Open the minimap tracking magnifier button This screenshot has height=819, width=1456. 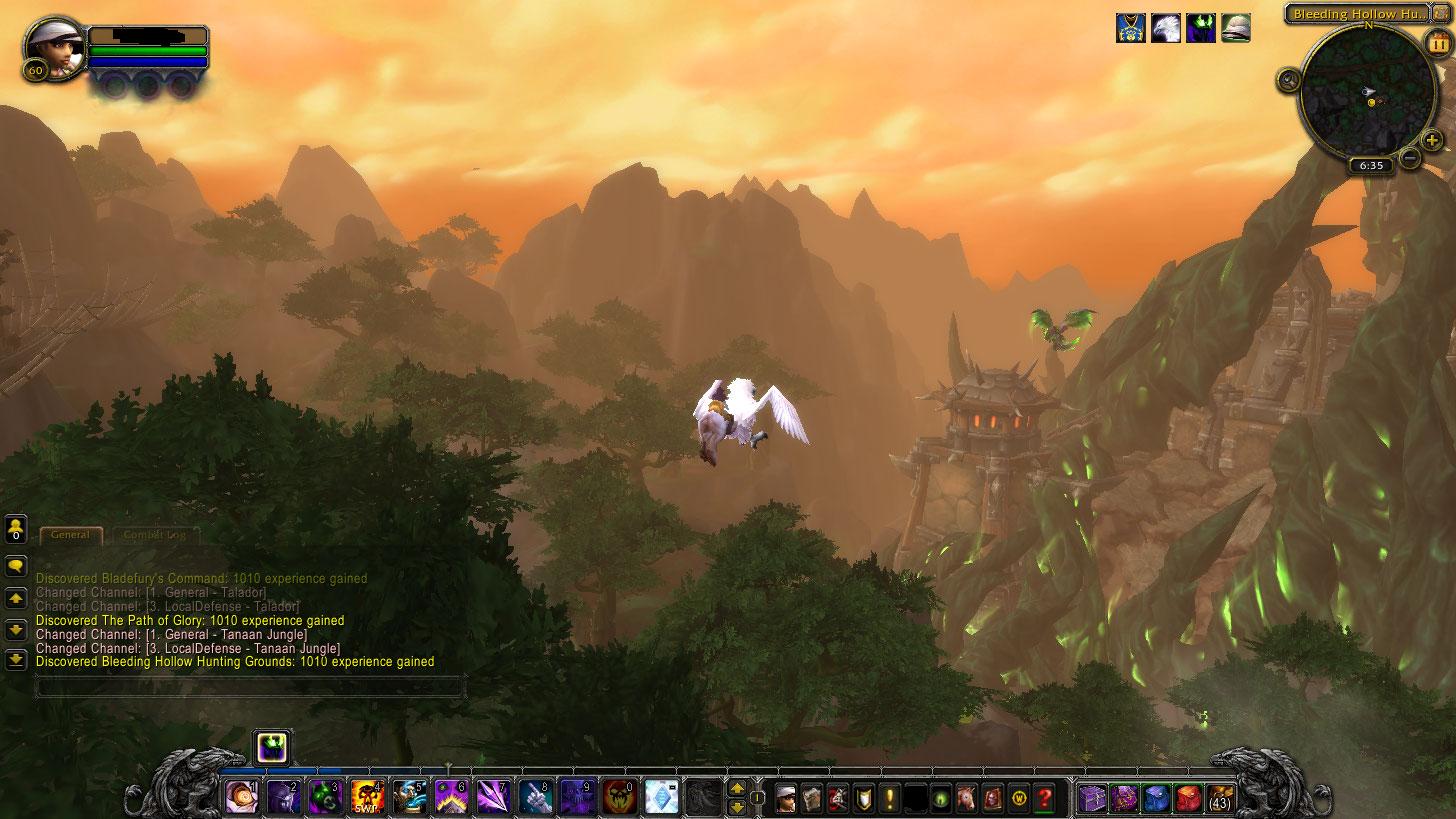(1289, 80)
